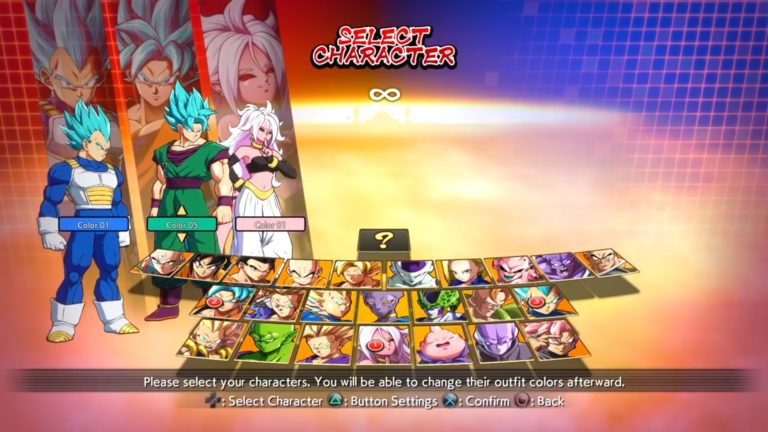Pick Yamcha from the roster
The width and height of the screenshot is (768, 432).
(212, 268)
